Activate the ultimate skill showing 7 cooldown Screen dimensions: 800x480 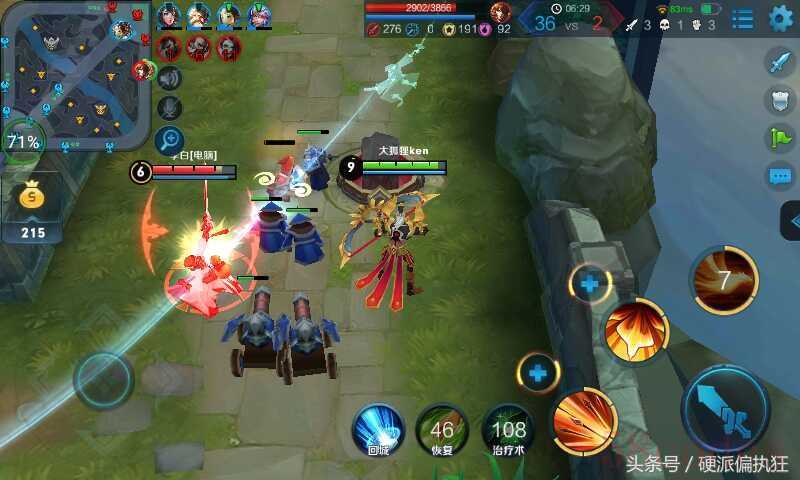click(x=724, y=281)
